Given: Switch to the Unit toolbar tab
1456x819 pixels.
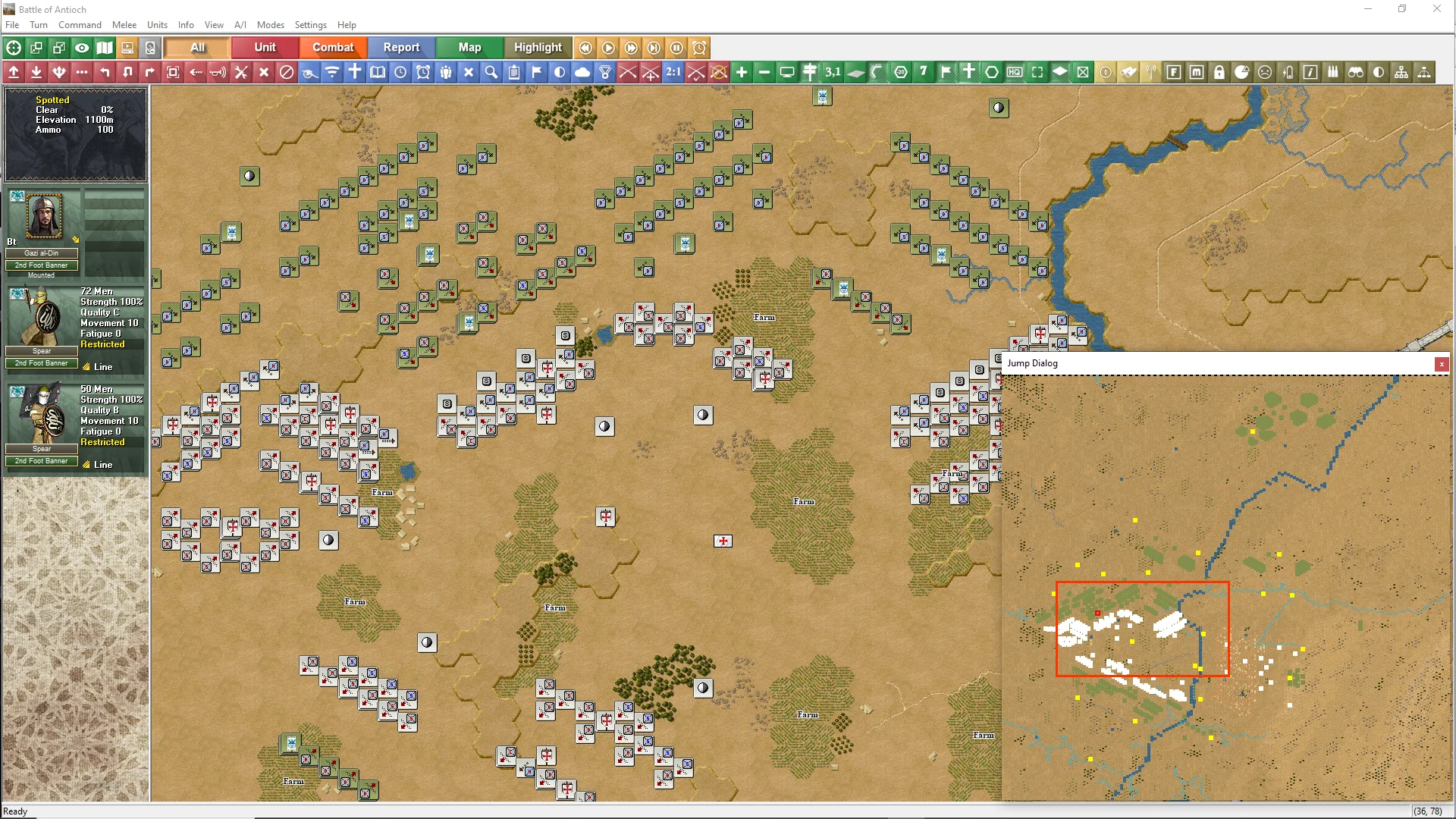Looking at the screenshot, I should (x=265, y=47).
